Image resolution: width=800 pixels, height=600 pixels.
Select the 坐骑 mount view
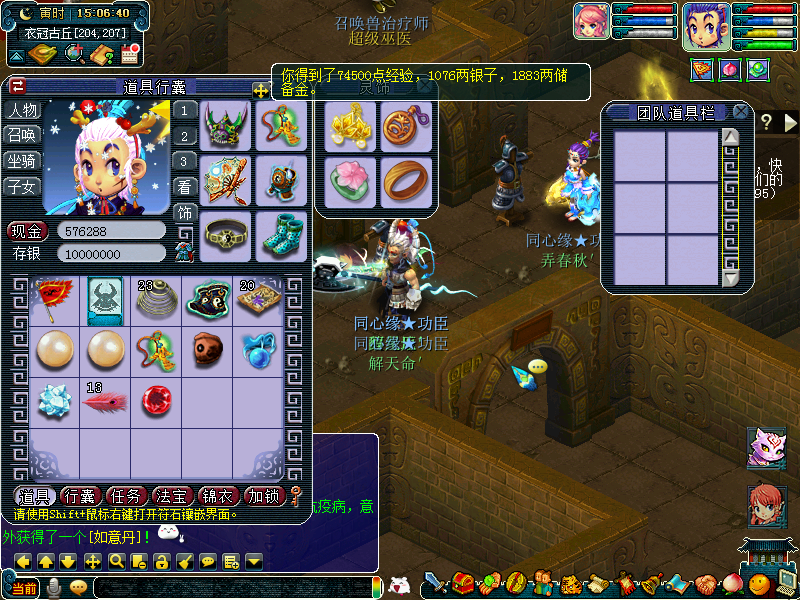[22, 160]
